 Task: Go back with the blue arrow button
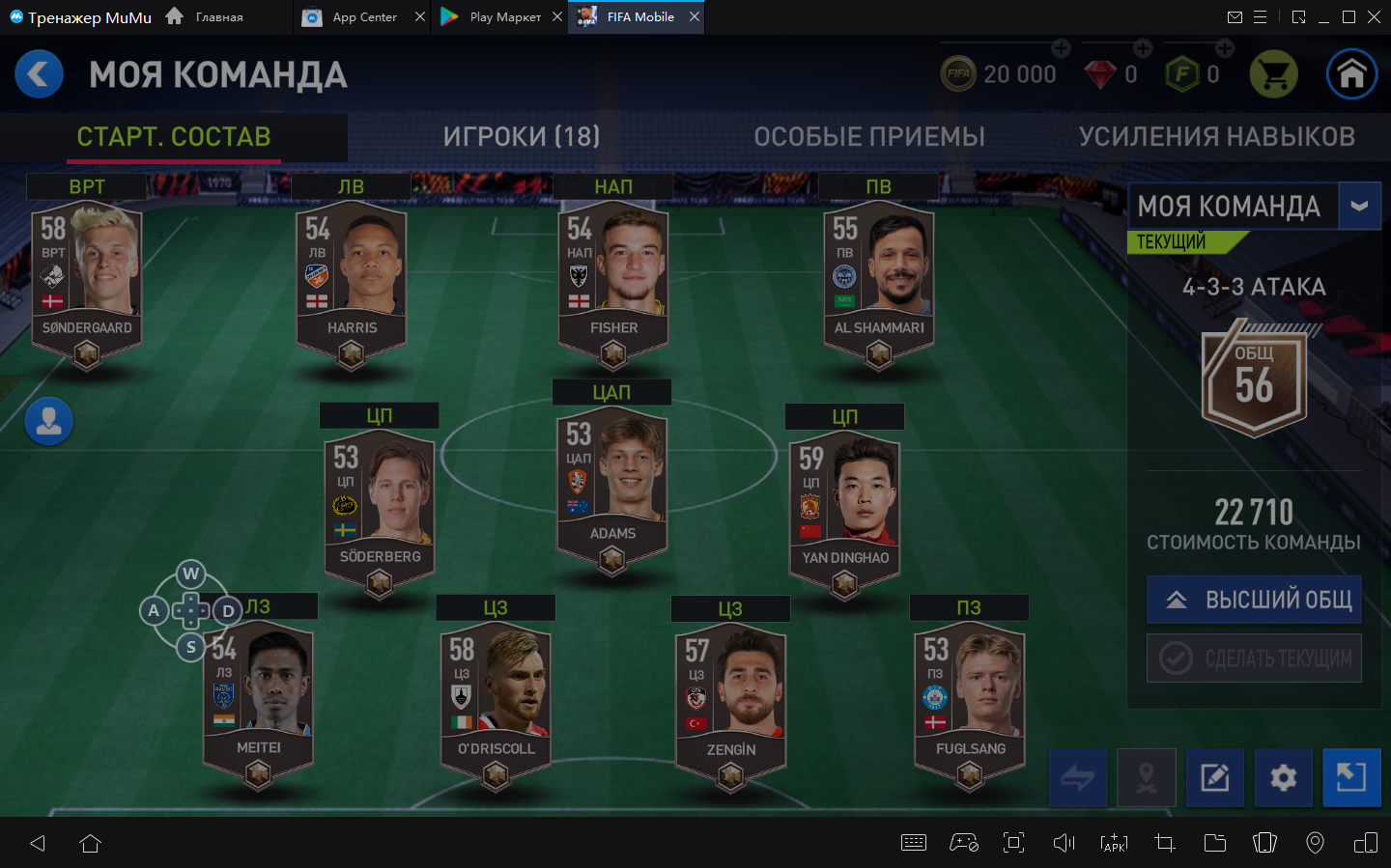tap(40, 74)
